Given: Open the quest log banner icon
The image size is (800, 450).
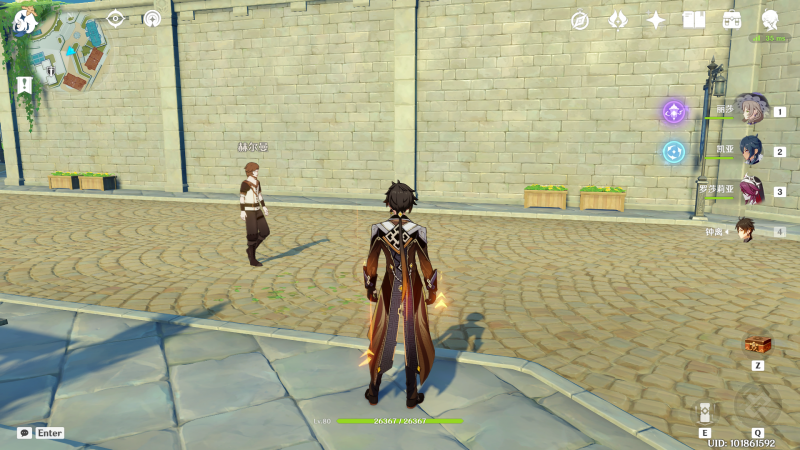Looking at the screenshot, I should click(x=25, y=85).
